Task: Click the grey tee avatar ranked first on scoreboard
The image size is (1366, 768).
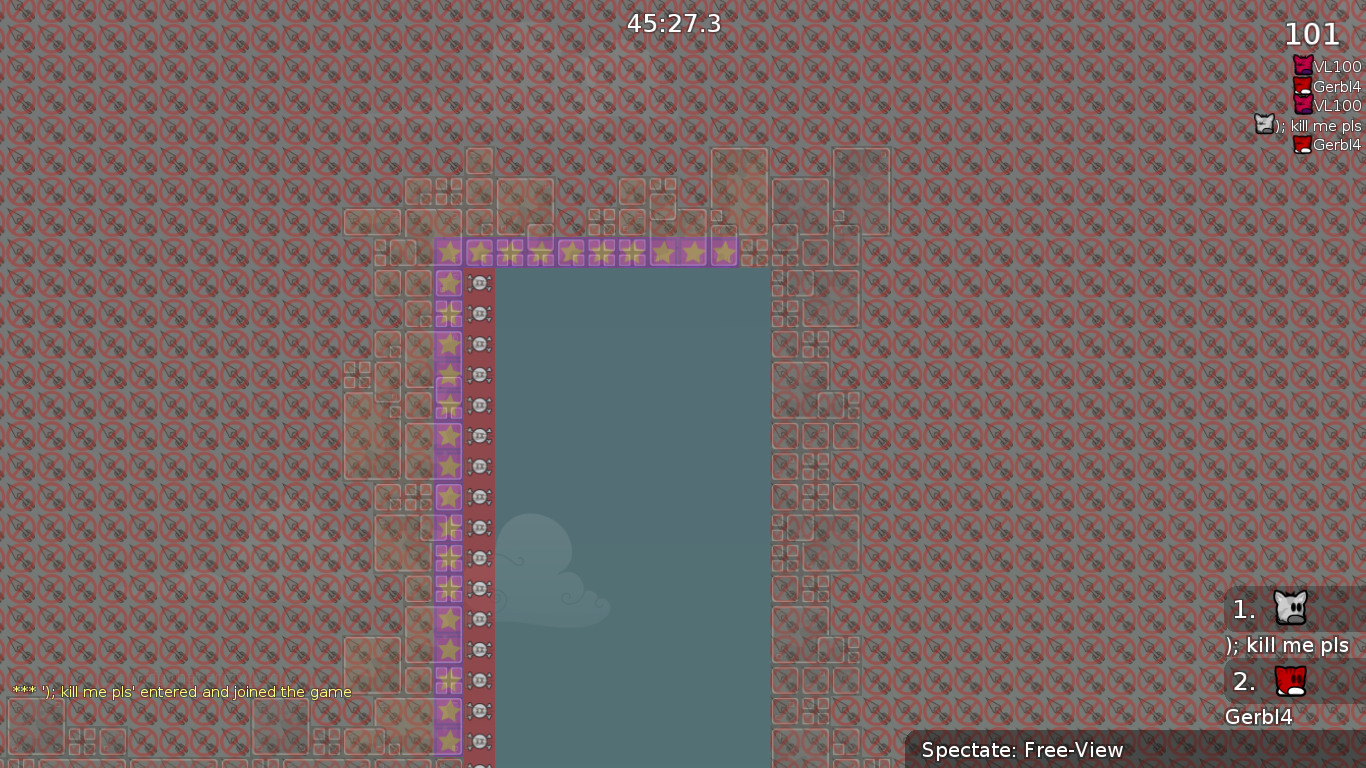Action: (x=1288, y=608)
